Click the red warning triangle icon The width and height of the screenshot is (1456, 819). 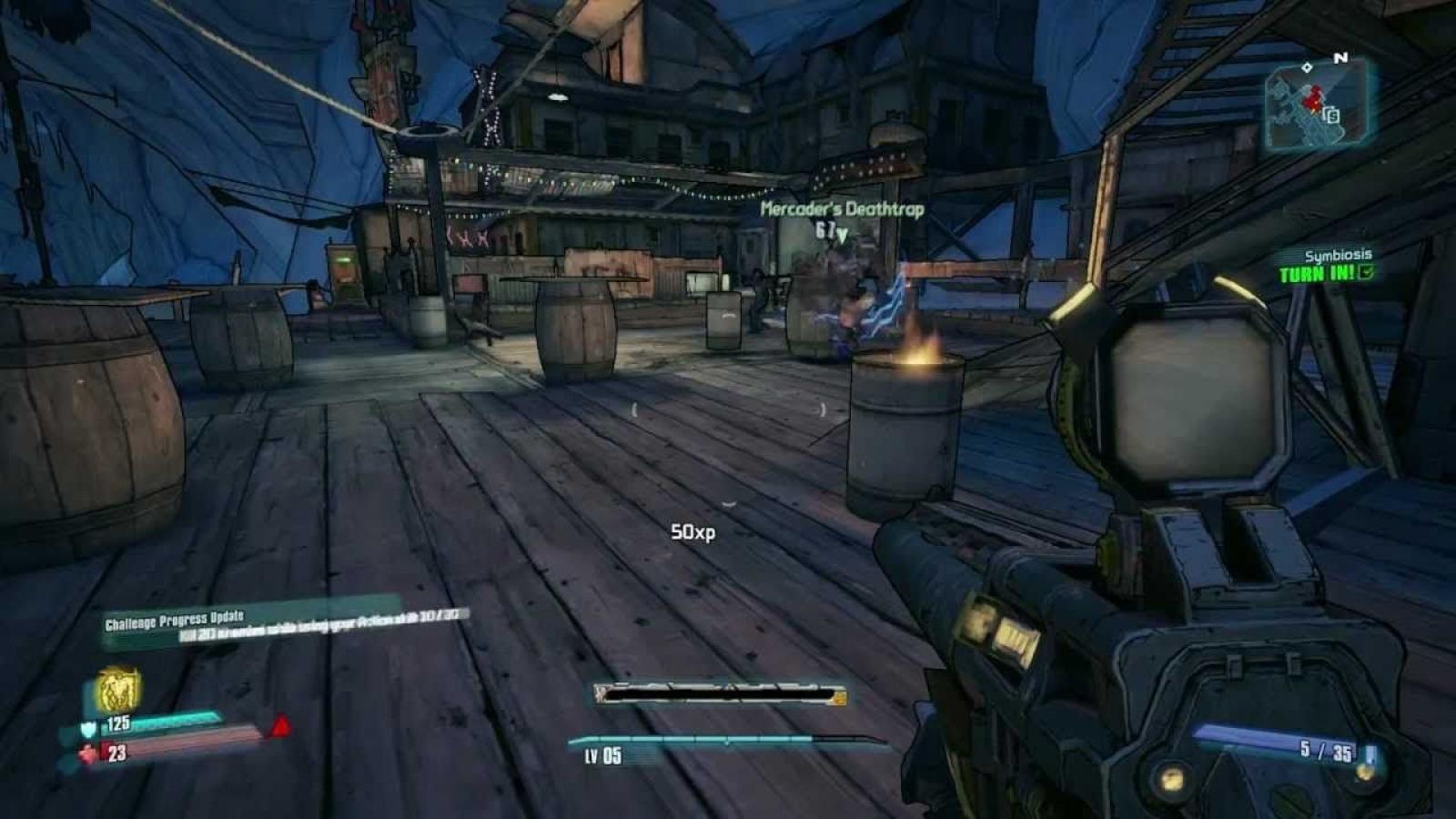click(x=280, y=726)
